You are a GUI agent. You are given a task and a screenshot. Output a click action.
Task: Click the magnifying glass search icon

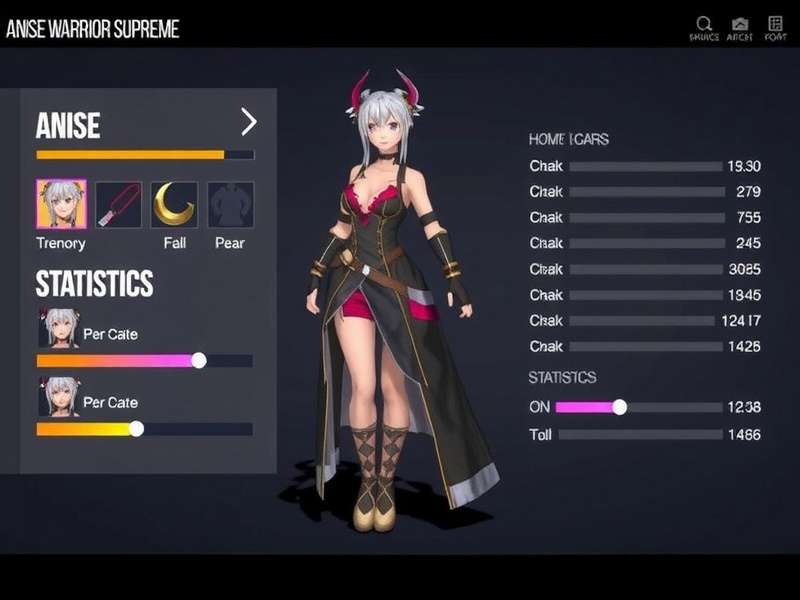tap(705, 23)
